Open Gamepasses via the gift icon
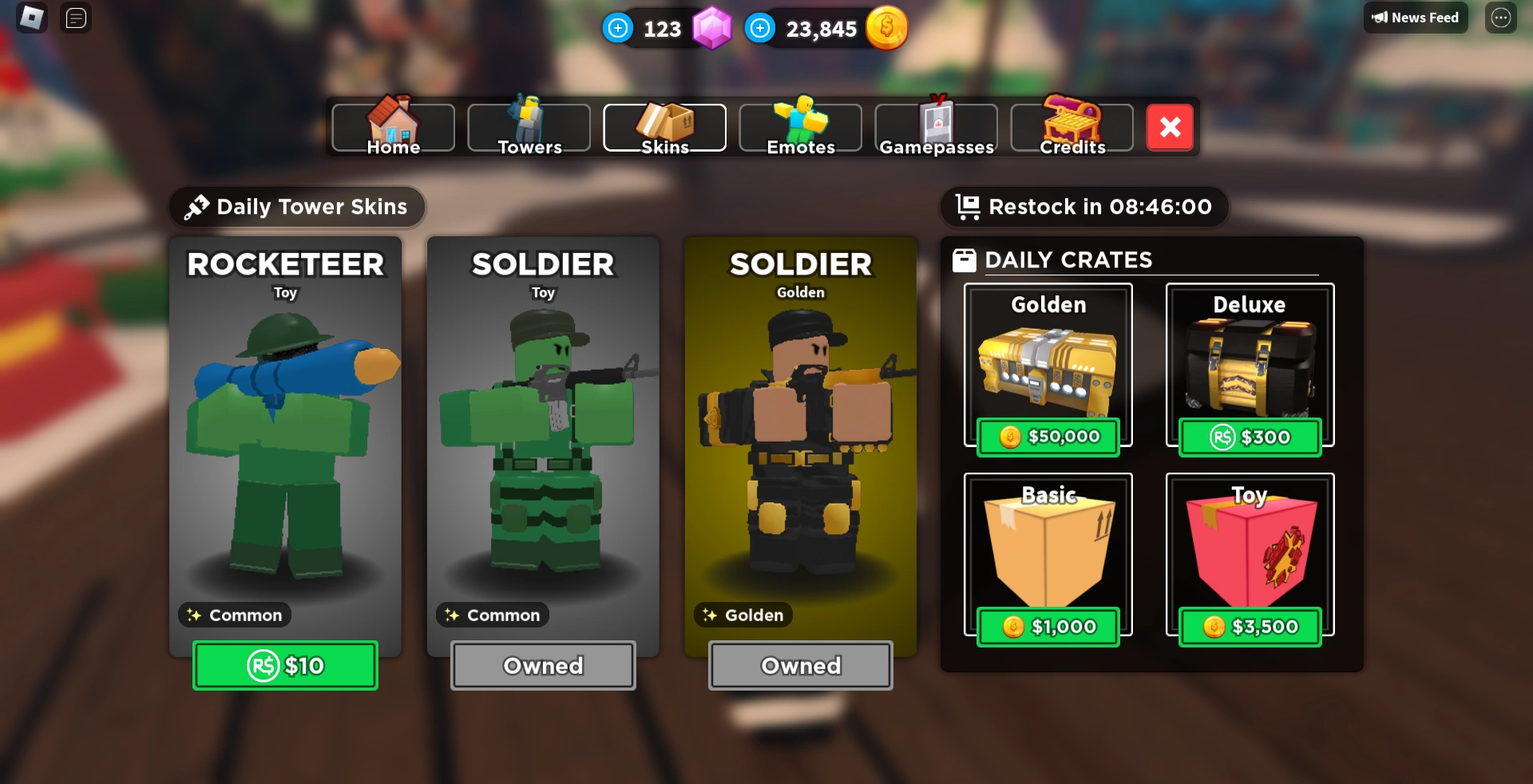The width and height of the screenshot is (1533, 784). (x=936, y=121)
